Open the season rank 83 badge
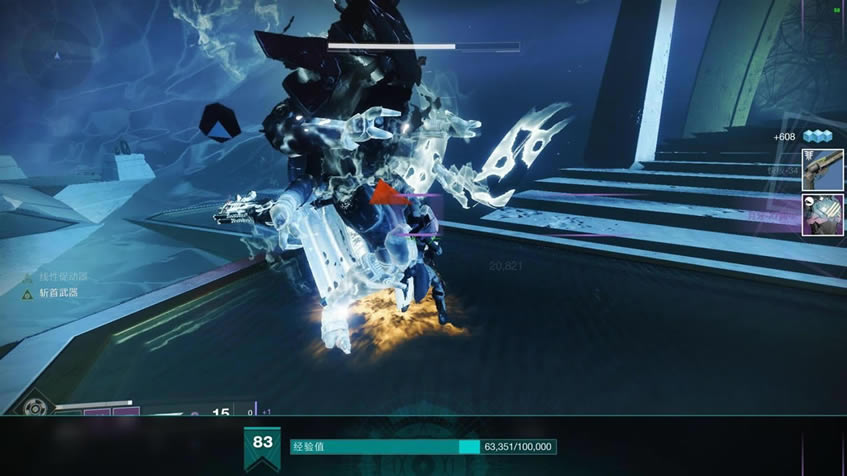The image size is (847, 476). pyautogui.click(x=263, y=446)
